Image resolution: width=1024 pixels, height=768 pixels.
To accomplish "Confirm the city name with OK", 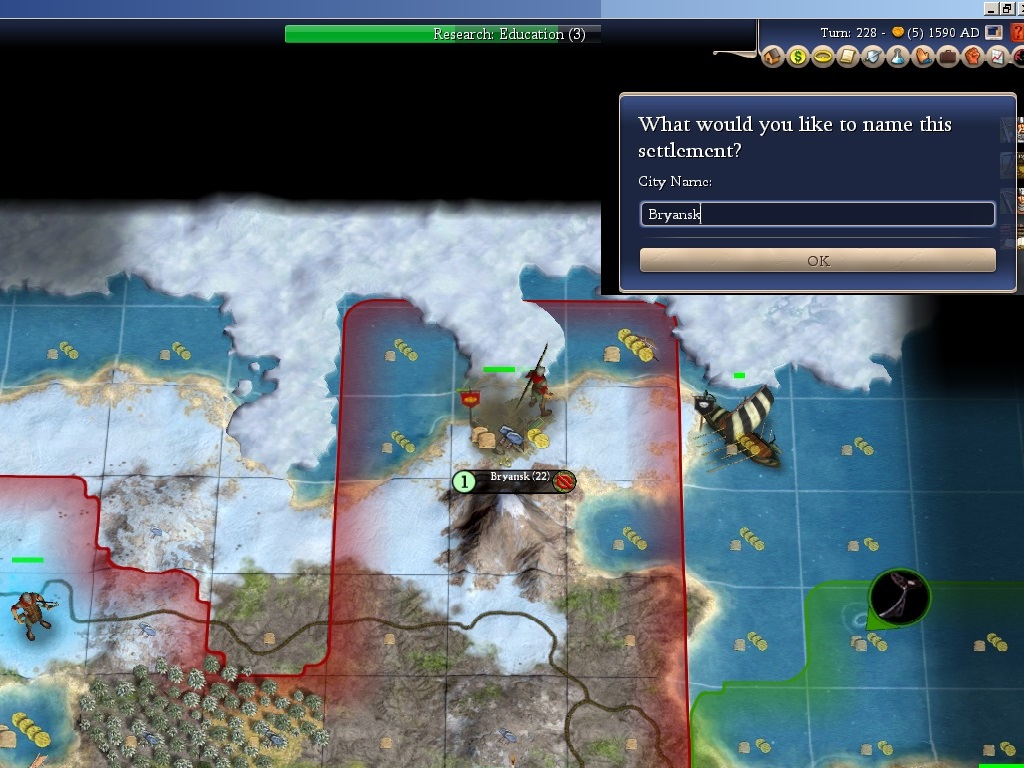I will point(817,261).
